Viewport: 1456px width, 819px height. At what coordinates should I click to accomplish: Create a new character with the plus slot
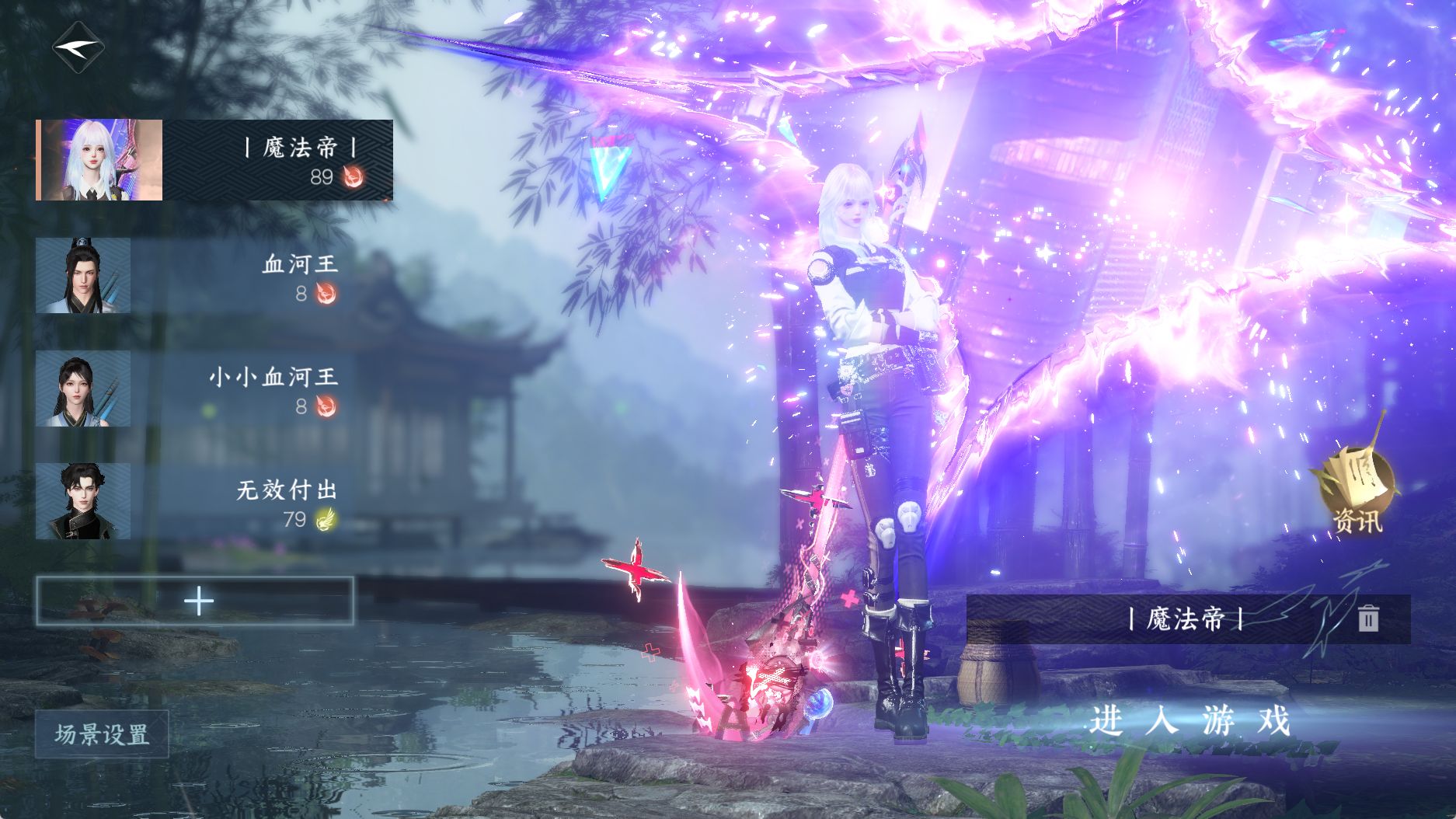(195, 601)
